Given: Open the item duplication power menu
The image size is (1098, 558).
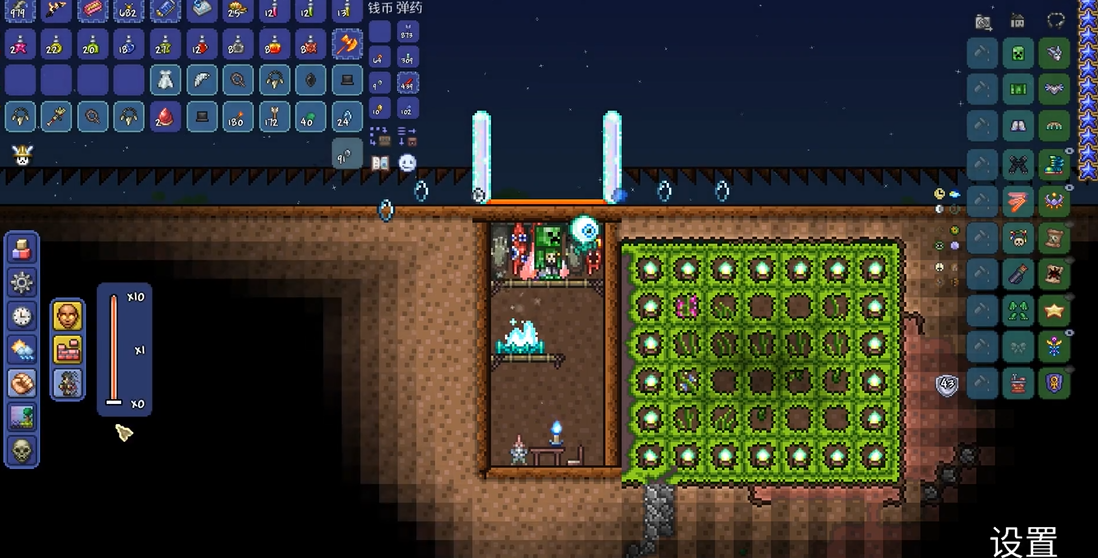Looking at the screenshot, I should tap(21, 250).
